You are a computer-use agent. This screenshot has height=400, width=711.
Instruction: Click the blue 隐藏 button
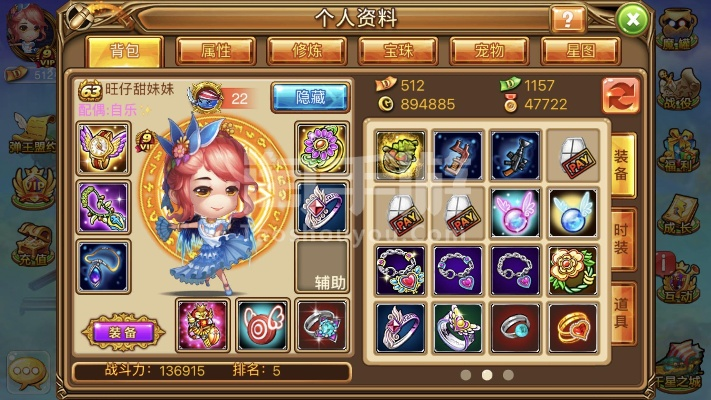tap(309, 96)
